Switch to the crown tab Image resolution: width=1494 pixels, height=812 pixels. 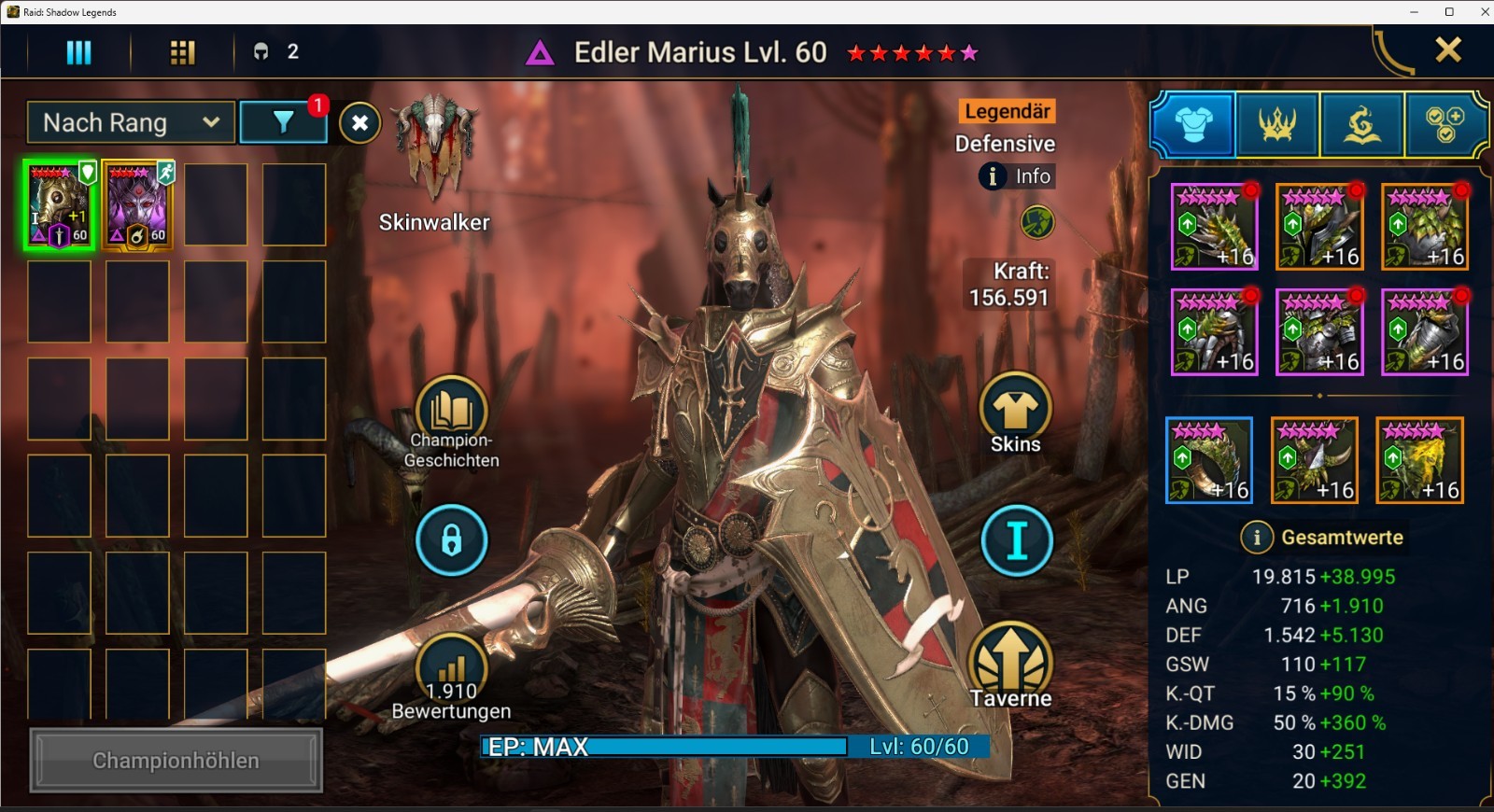[x=1276, y=123]
